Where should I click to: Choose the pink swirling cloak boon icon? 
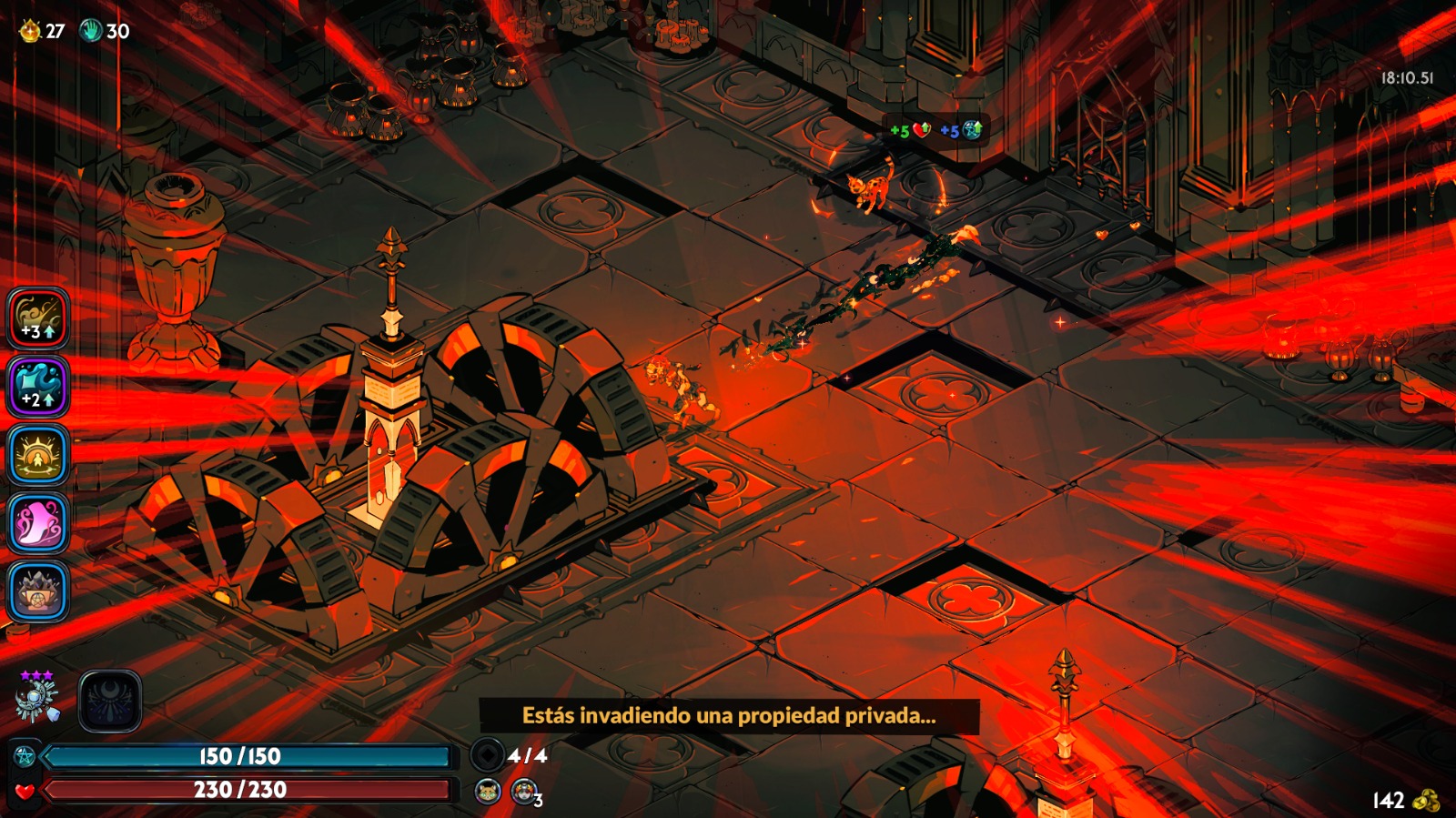click(x=38, y=523)
